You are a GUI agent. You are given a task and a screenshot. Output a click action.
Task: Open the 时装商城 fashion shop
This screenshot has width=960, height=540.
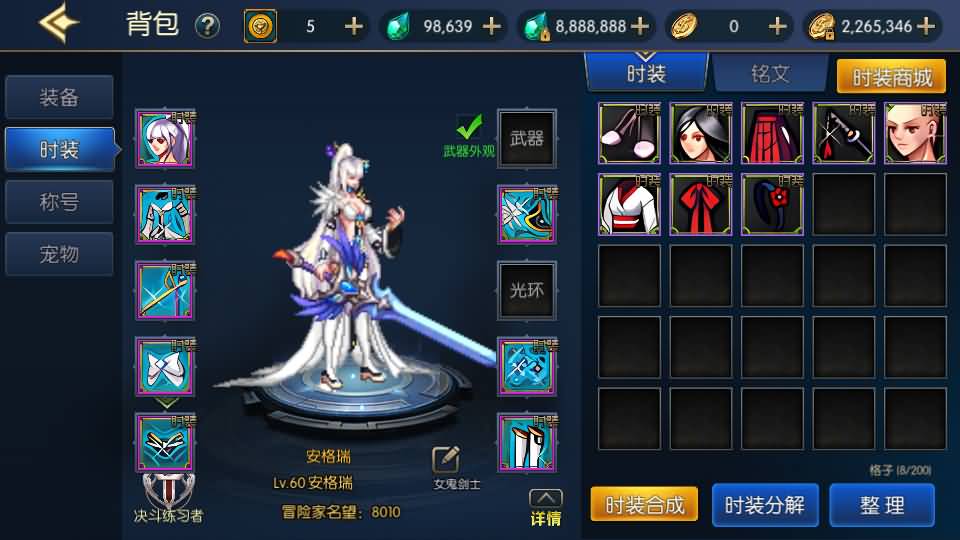point(891,76)
